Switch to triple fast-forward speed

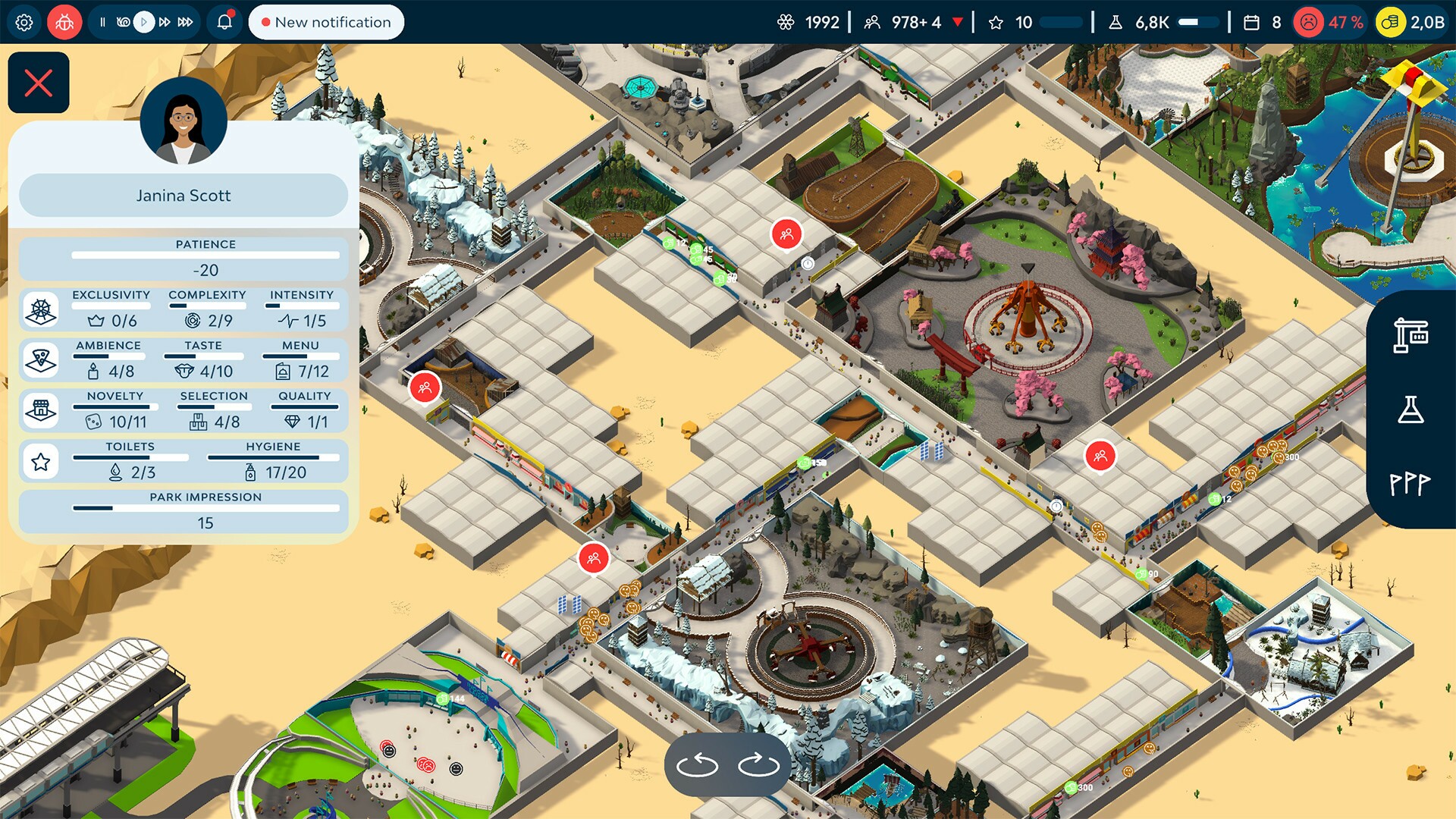tap(186, 22)
